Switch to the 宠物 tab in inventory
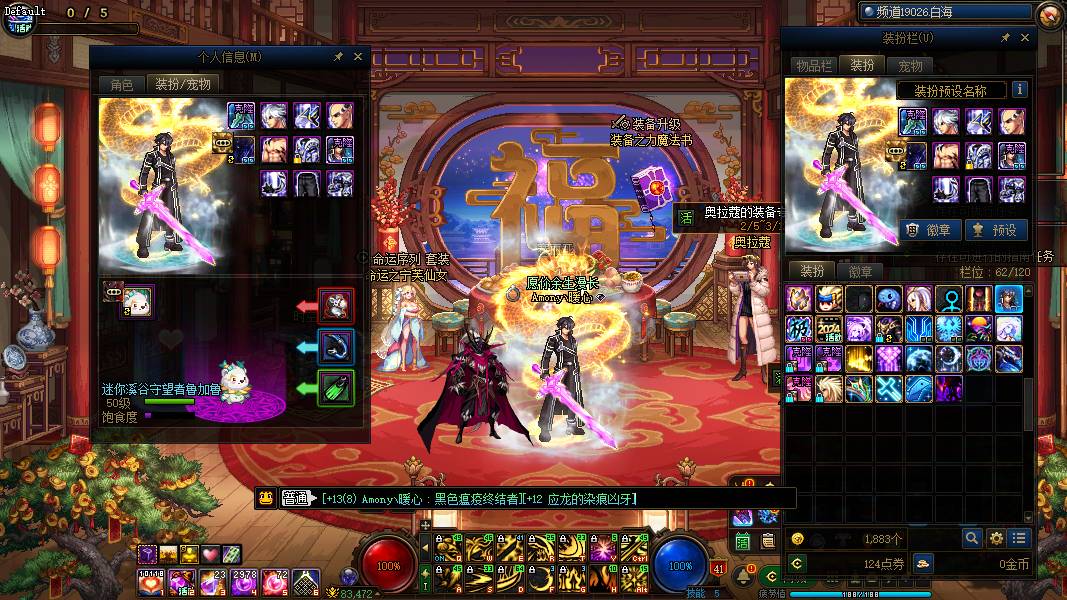 pos(910,66)
